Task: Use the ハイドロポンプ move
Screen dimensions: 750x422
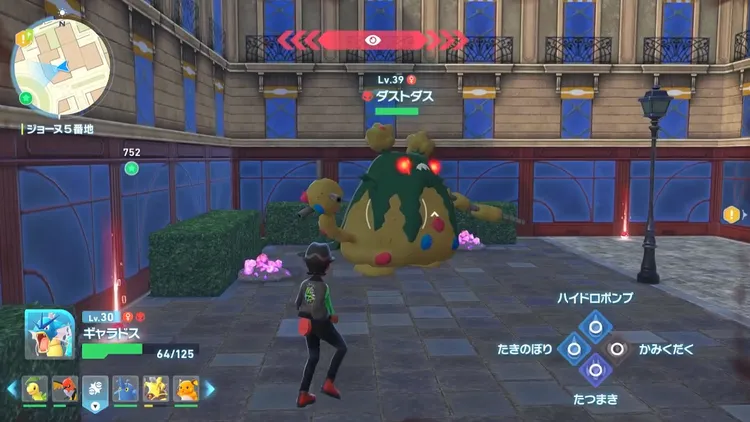Action: [x=596, y=324]
